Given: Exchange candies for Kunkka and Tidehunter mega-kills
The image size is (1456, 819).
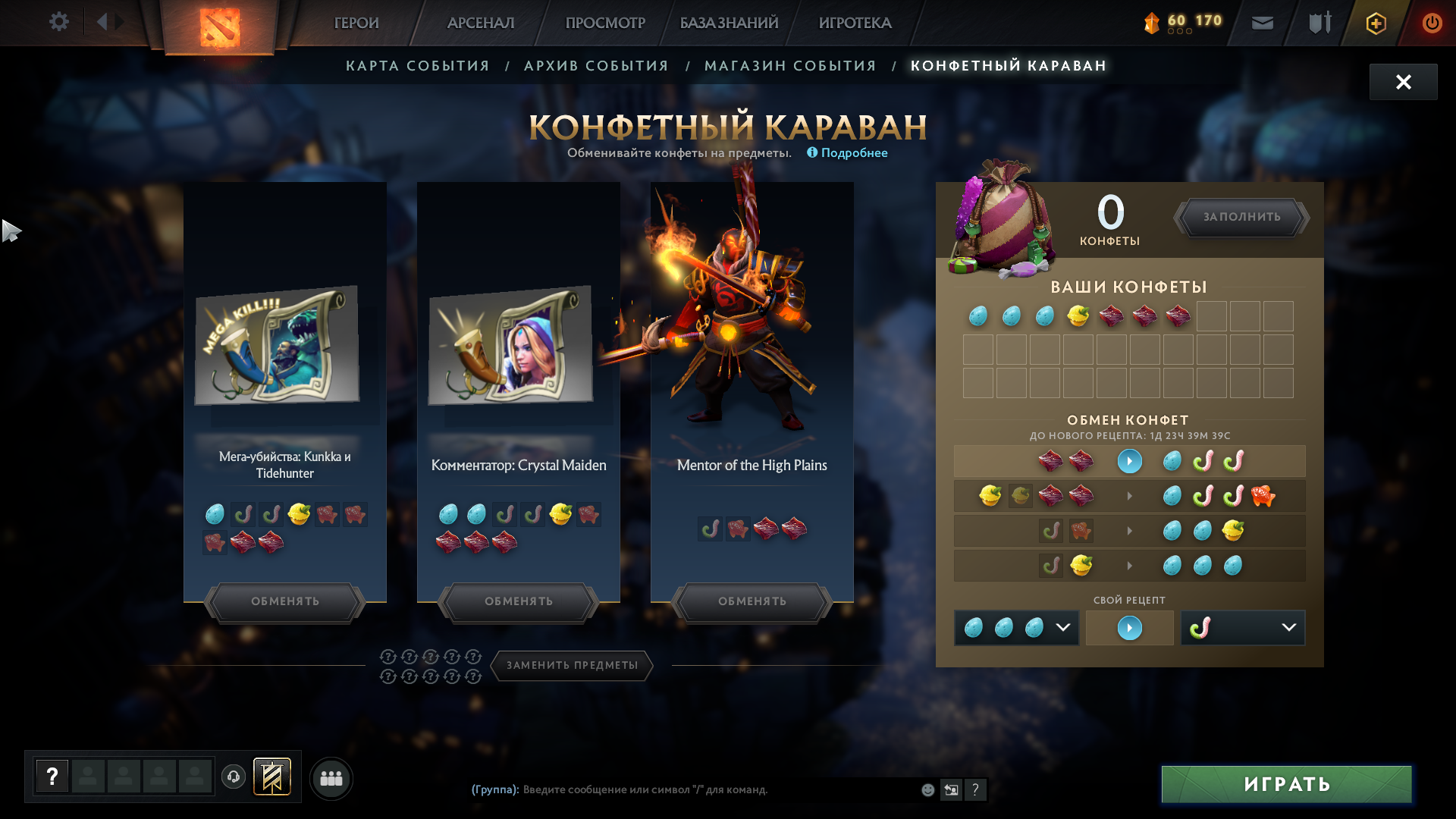Looking at the screenshot, I should click(285, 601).
